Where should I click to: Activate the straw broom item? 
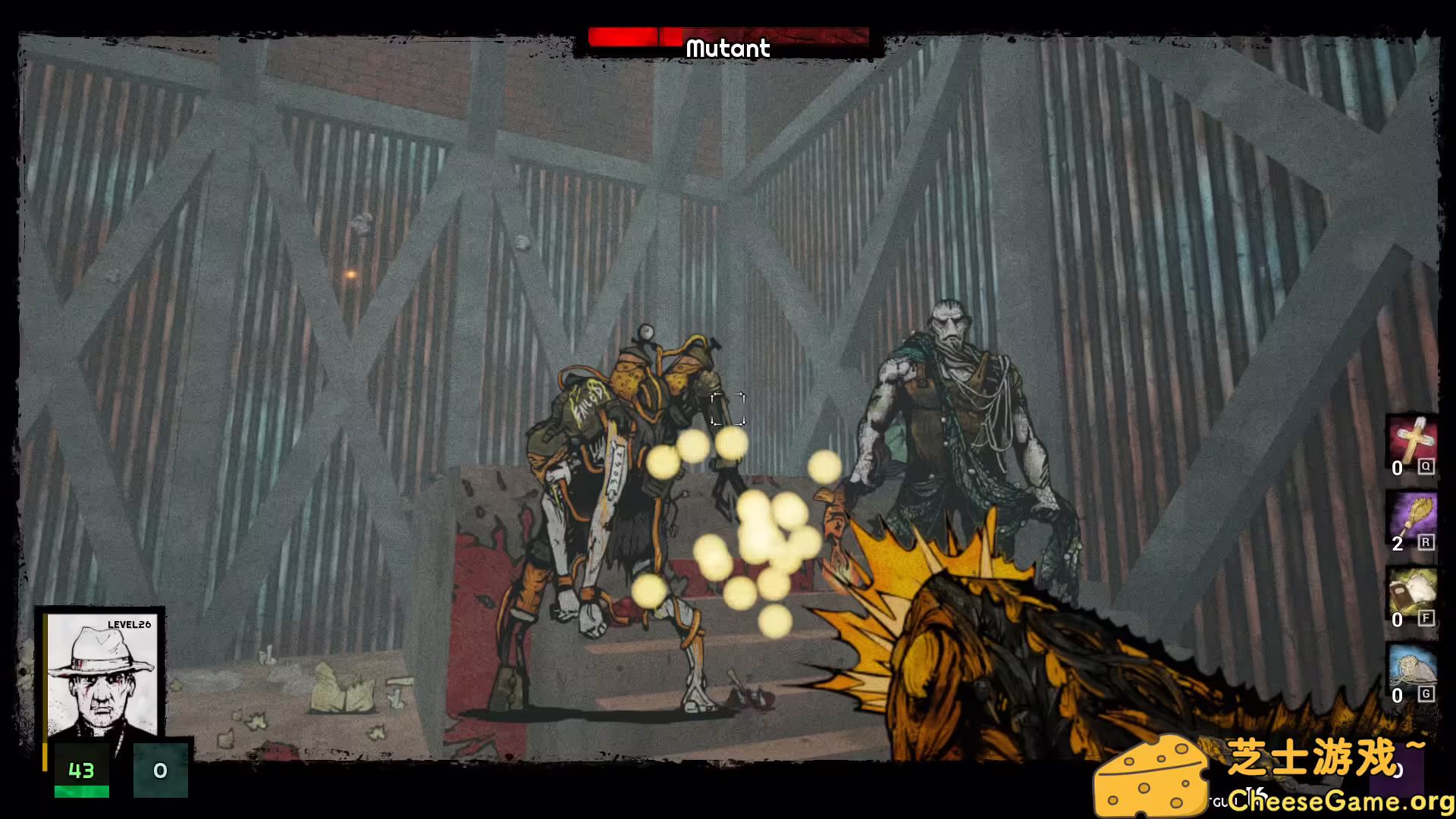pyautogui.click(x=1411, y=518)
